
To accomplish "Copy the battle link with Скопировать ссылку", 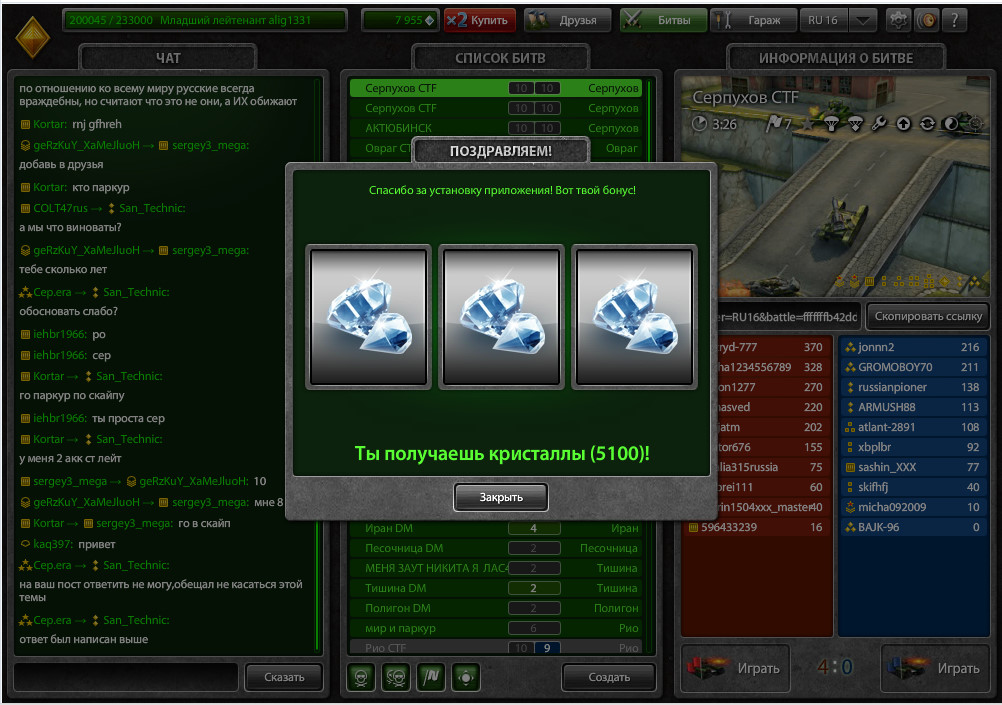I will pyautogui.click(x=928, y=316).
